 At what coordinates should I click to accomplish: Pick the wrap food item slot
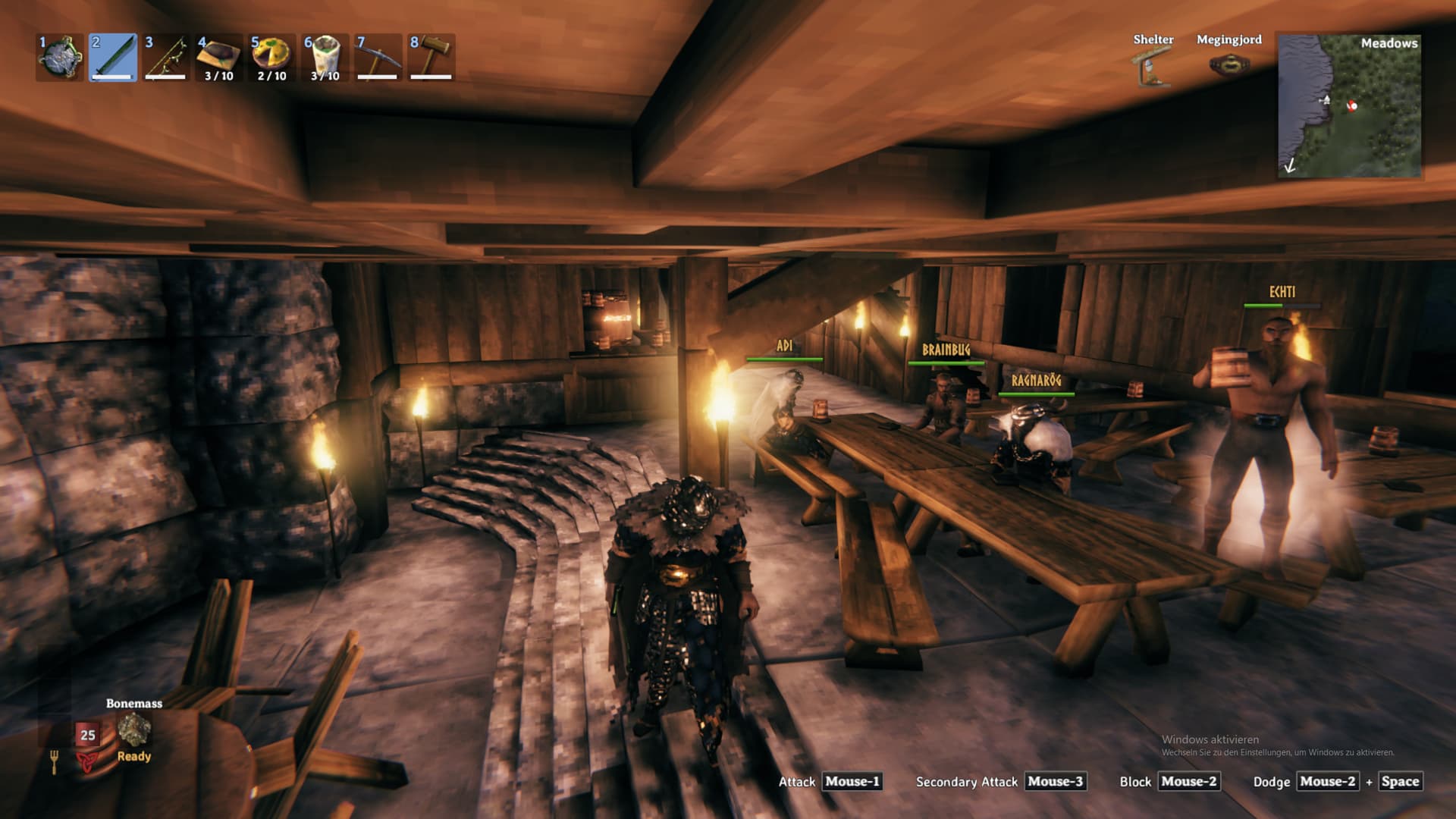point(325,58)
